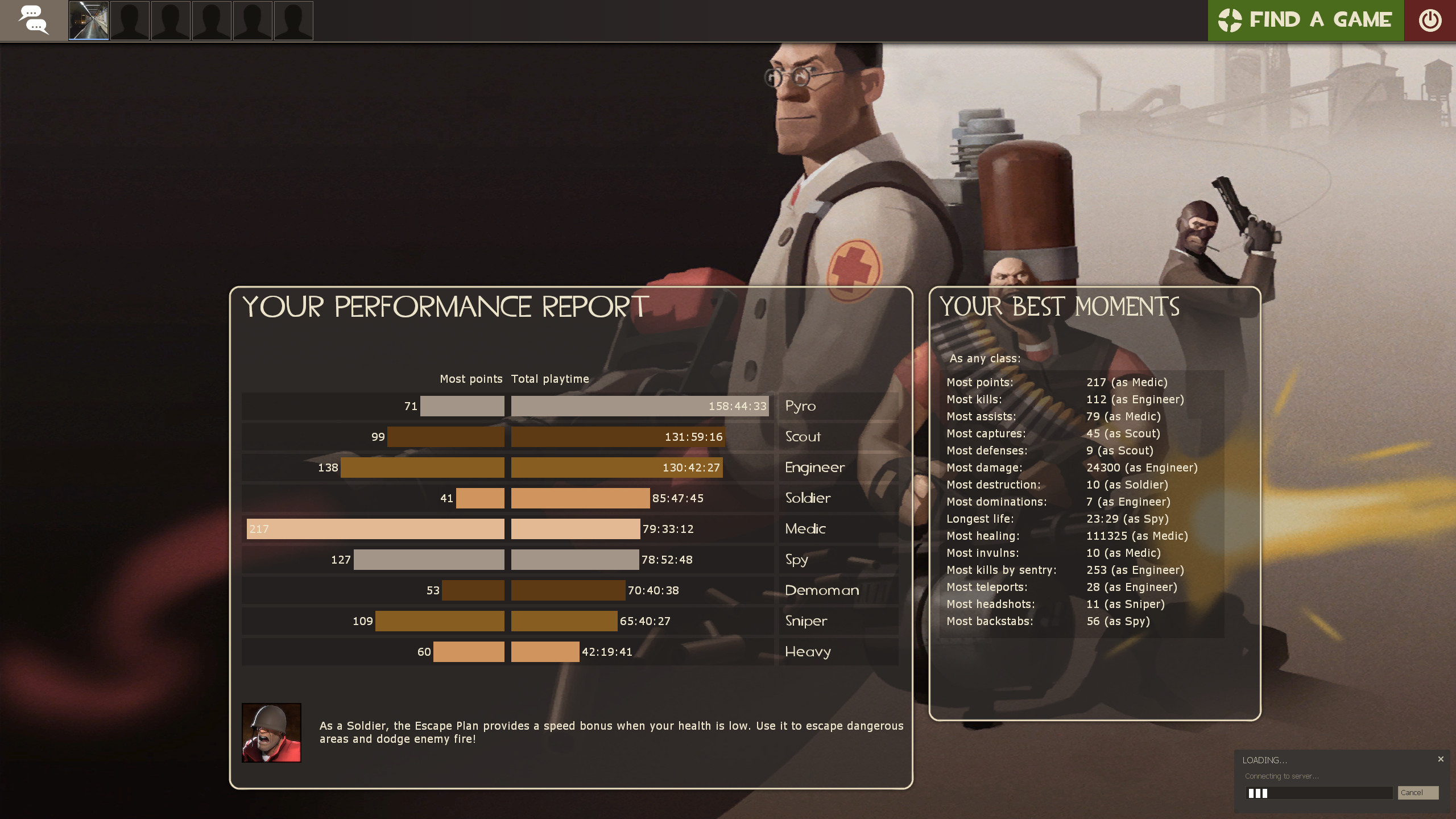Click the speech bubbles icon top-left
The image size is (1456, 819).
pyautogui.click(x=34, y=20)
